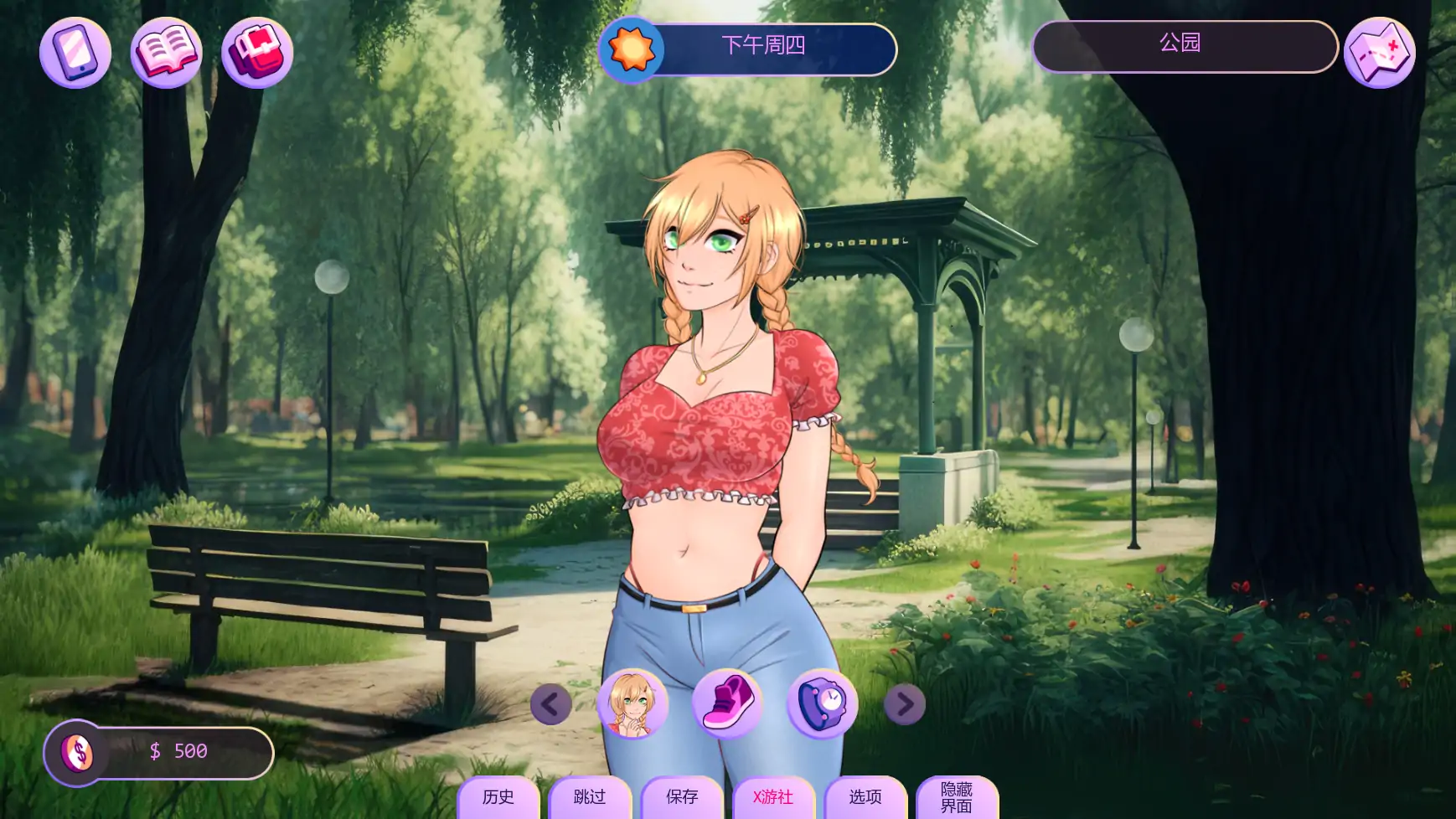Screen dimensions: 1456x819
Task: Click the sun time-of-day icon
Action: 632,49
